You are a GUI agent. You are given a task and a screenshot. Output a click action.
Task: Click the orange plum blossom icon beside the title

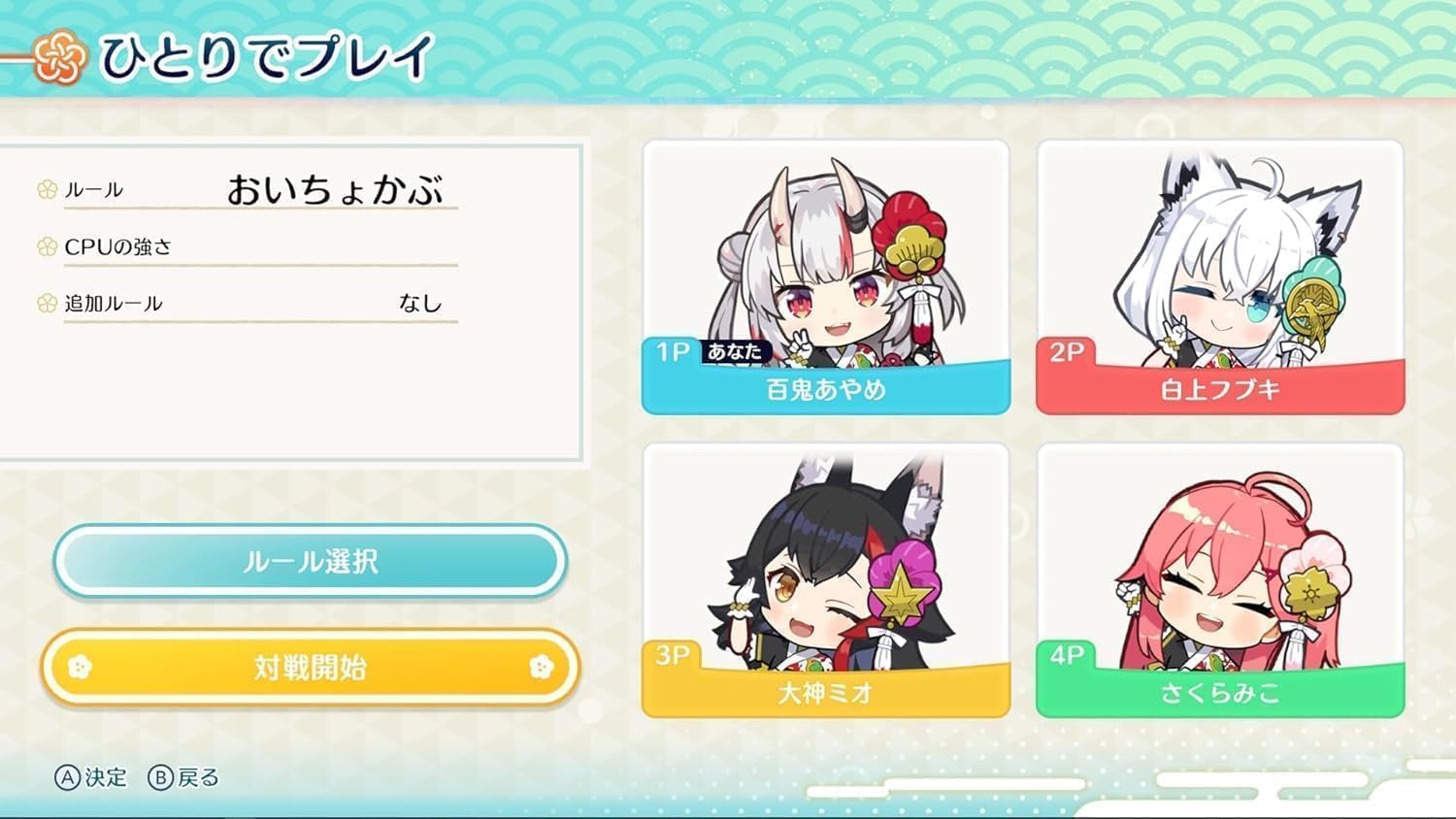[58, 55]
